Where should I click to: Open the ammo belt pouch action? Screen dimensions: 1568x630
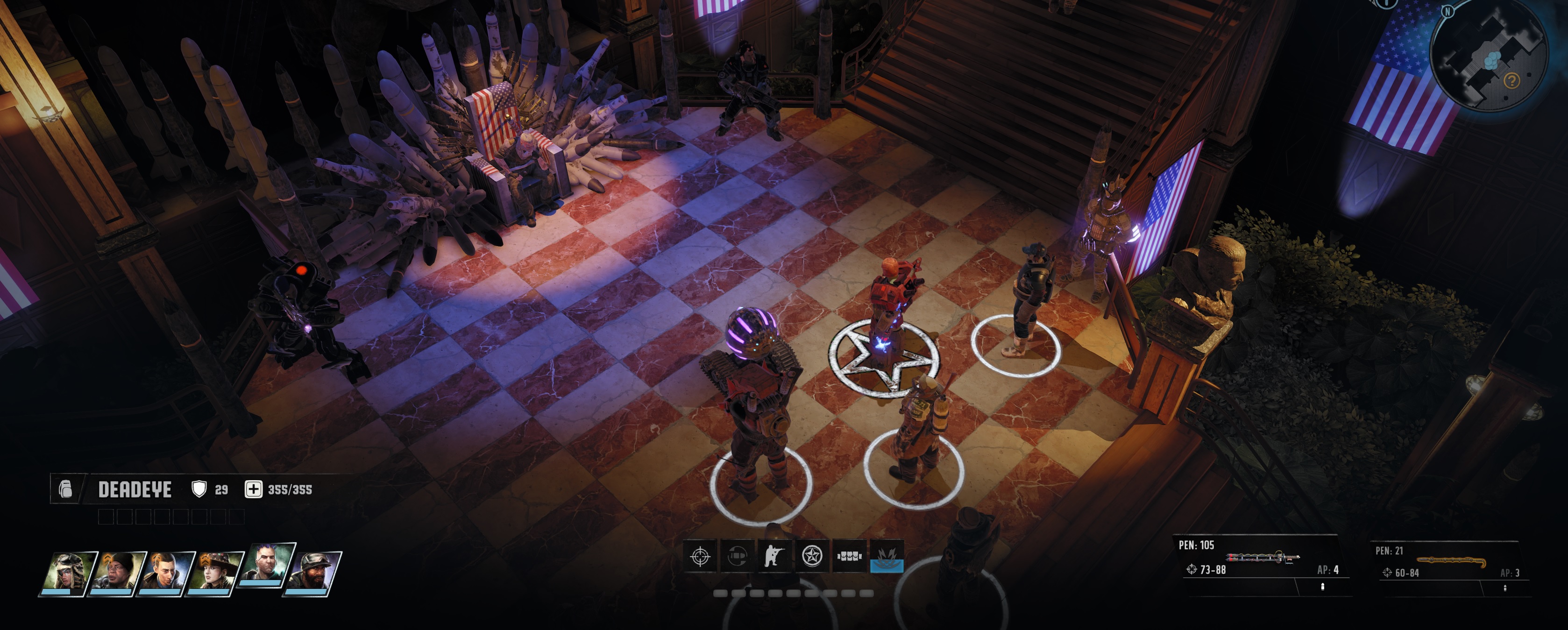pos(849,556)
